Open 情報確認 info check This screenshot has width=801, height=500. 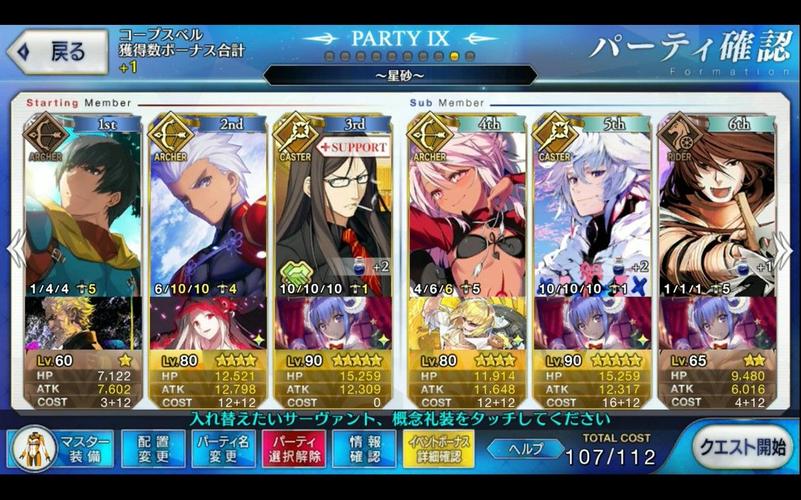tap(363, 448)
